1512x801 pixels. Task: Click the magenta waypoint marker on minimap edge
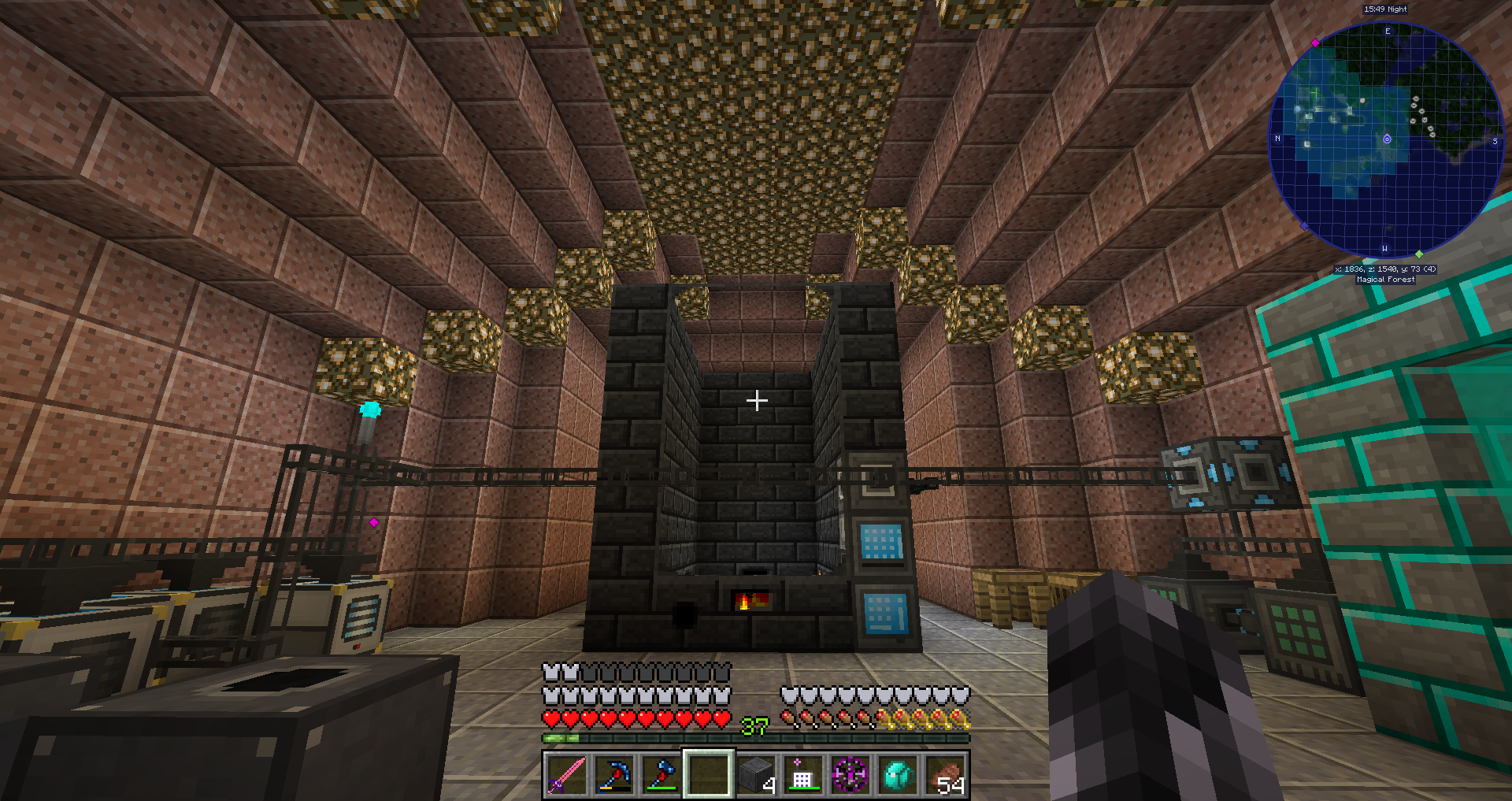(x=1315, y=43)
